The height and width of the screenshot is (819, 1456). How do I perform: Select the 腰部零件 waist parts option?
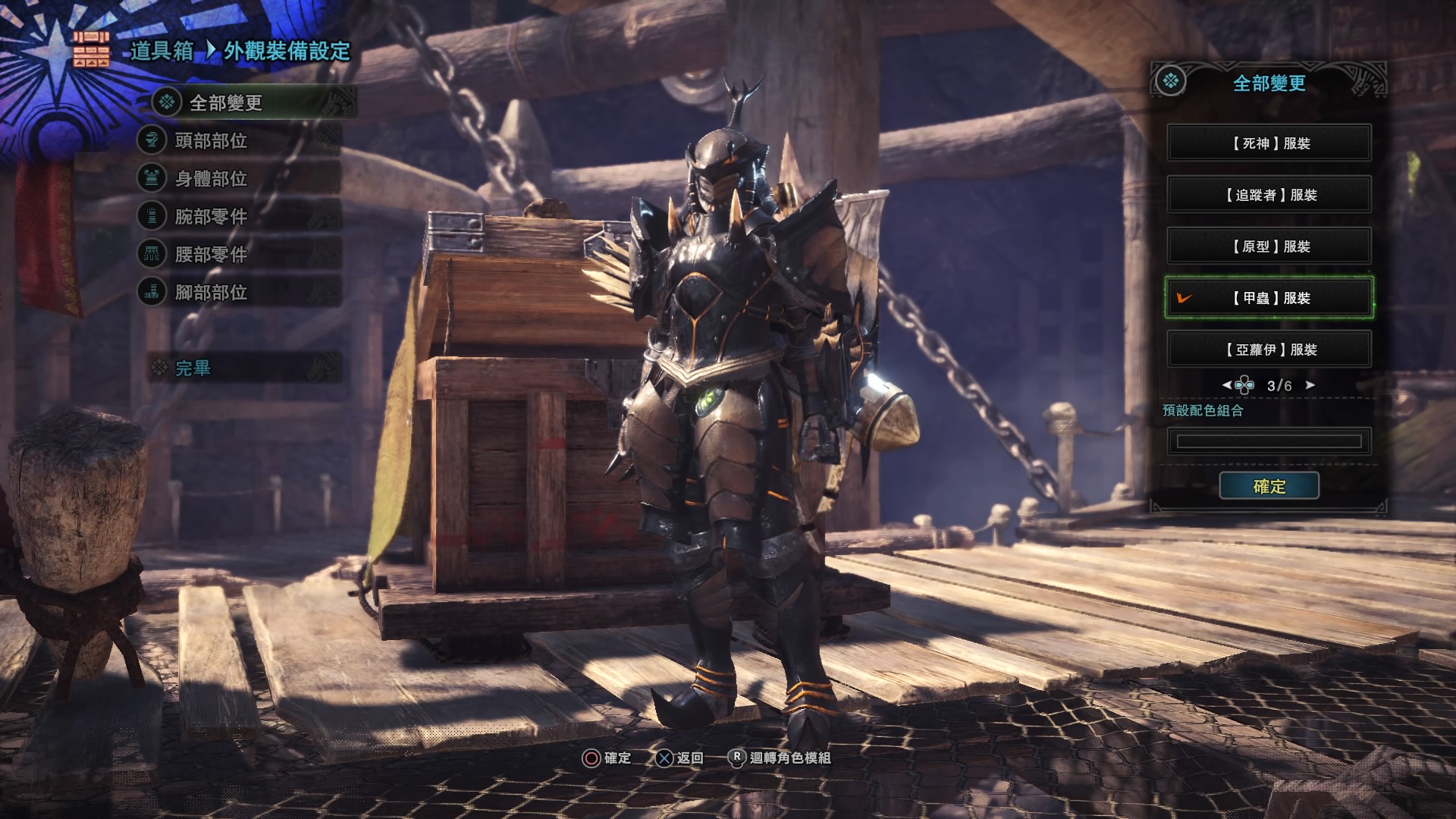[211, 254]
